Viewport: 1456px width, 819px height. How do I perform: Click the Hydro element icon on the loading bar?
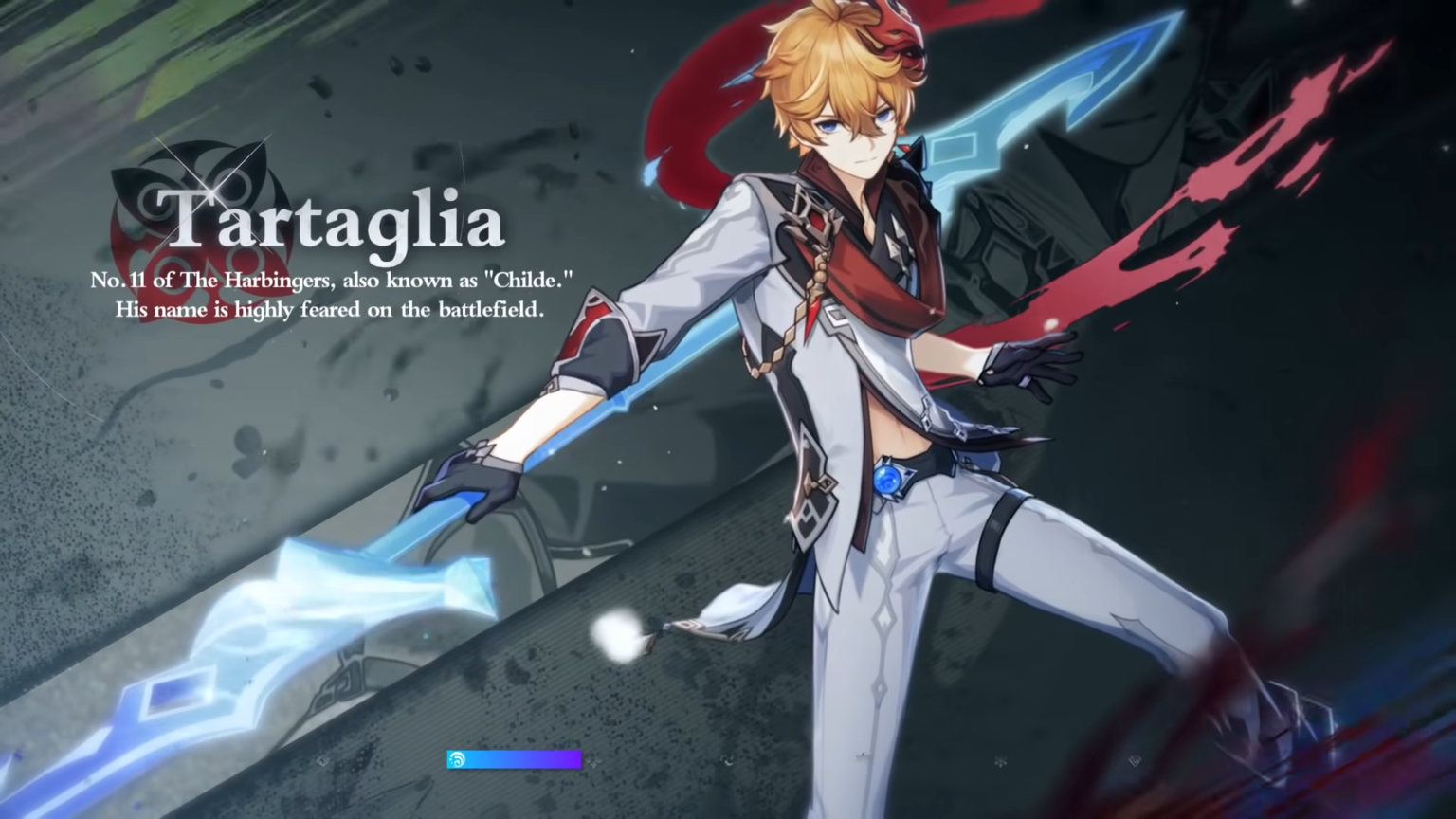click(x=458, y=759)
